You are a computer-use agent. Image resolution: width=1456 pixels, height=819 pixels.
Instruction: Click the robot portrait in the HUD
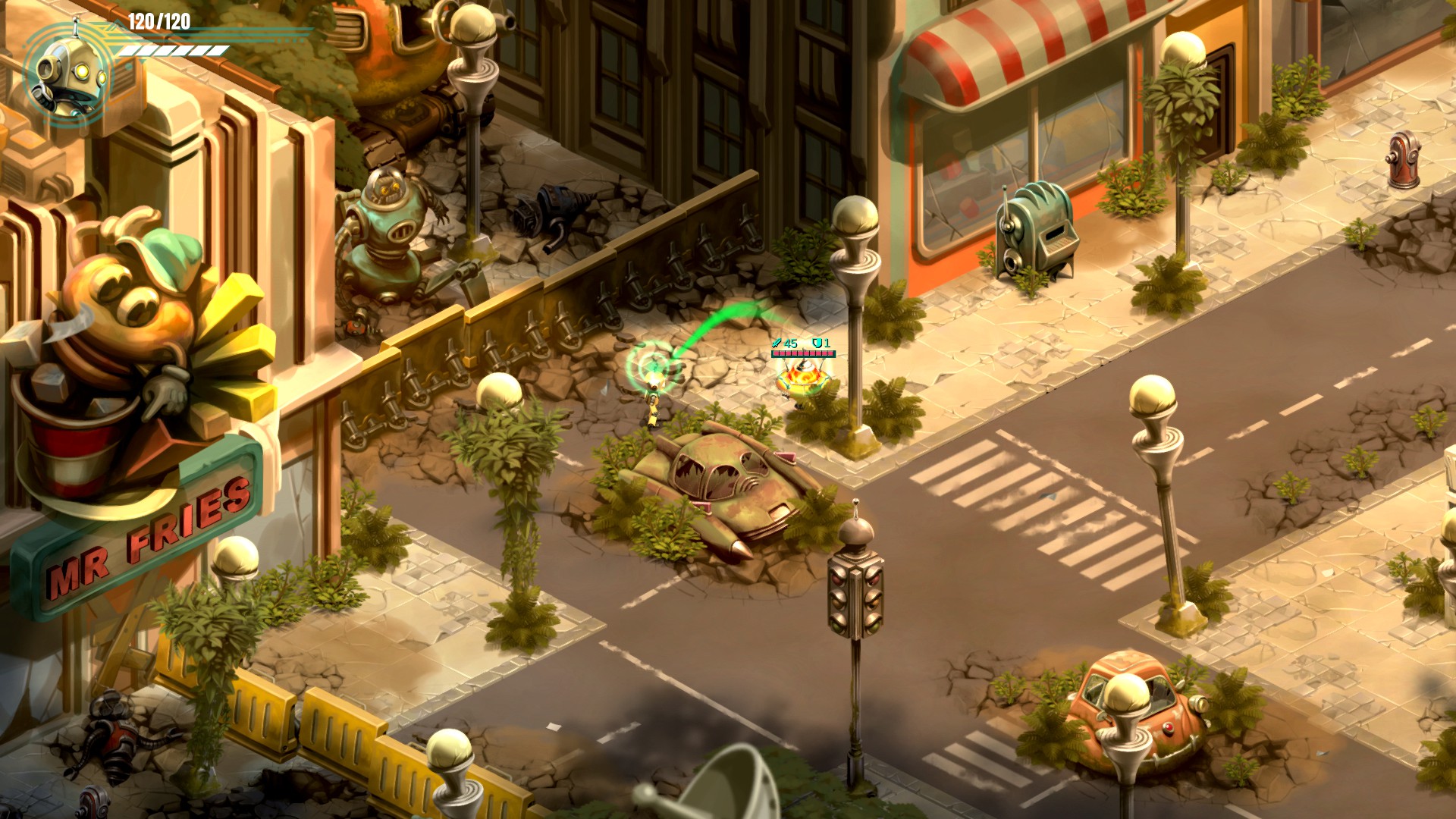68,72
